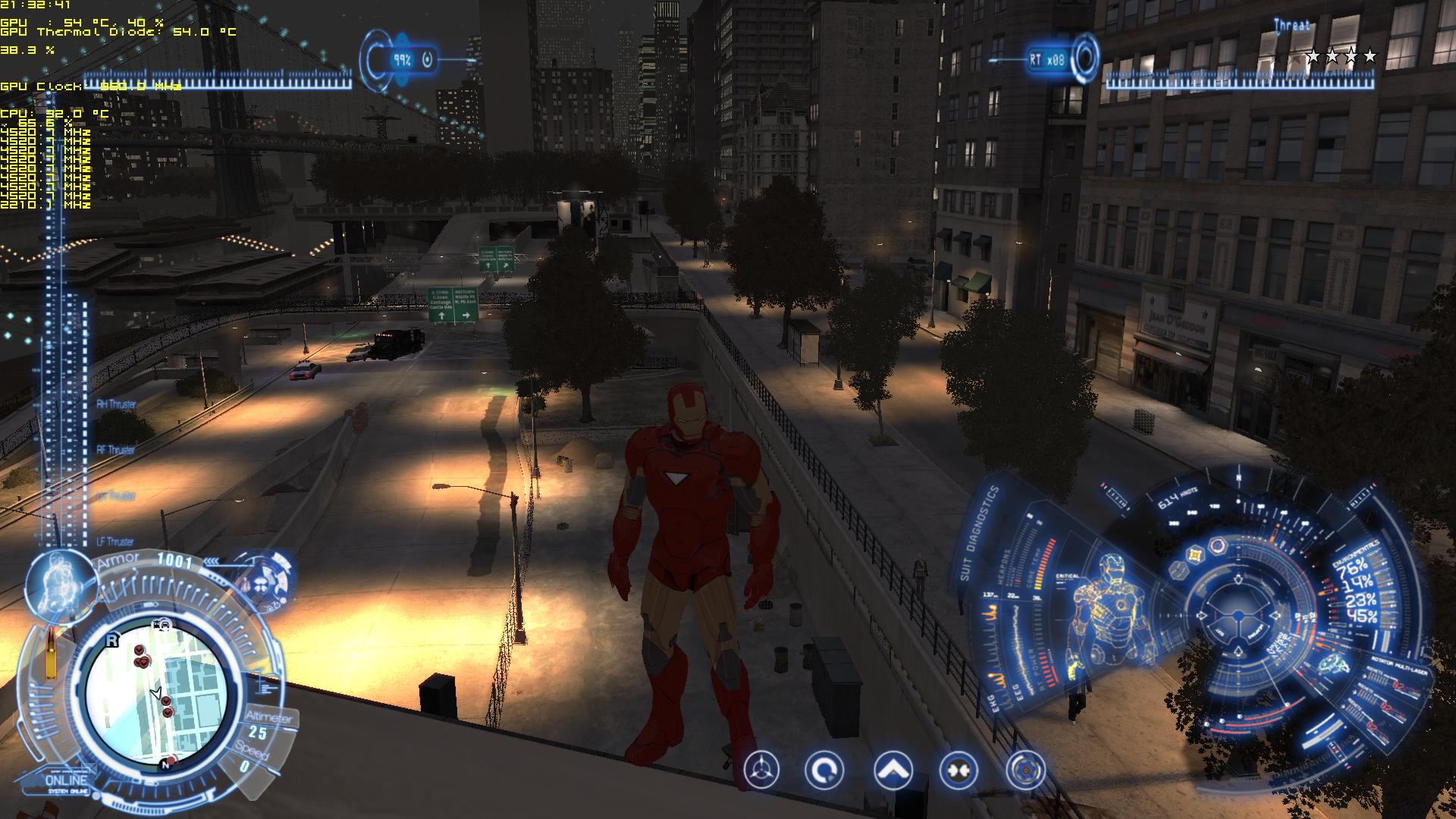Click the R marker on the minimap

[112, 640]
